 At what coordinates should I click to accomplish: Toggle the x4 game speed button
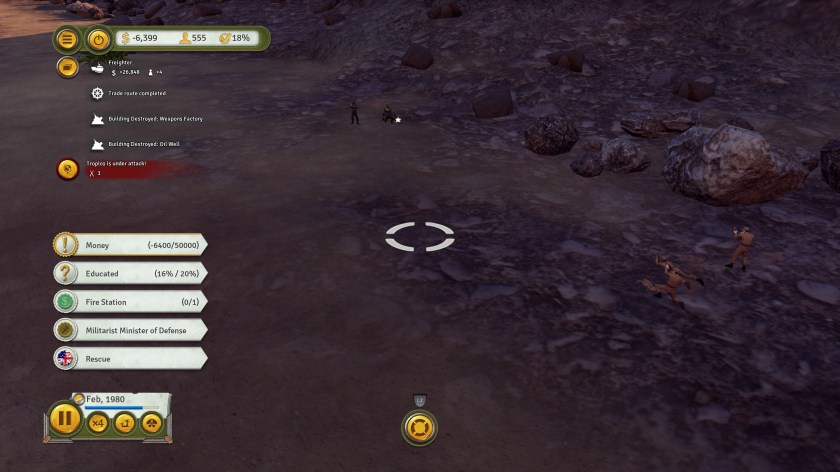click(98, 424)
